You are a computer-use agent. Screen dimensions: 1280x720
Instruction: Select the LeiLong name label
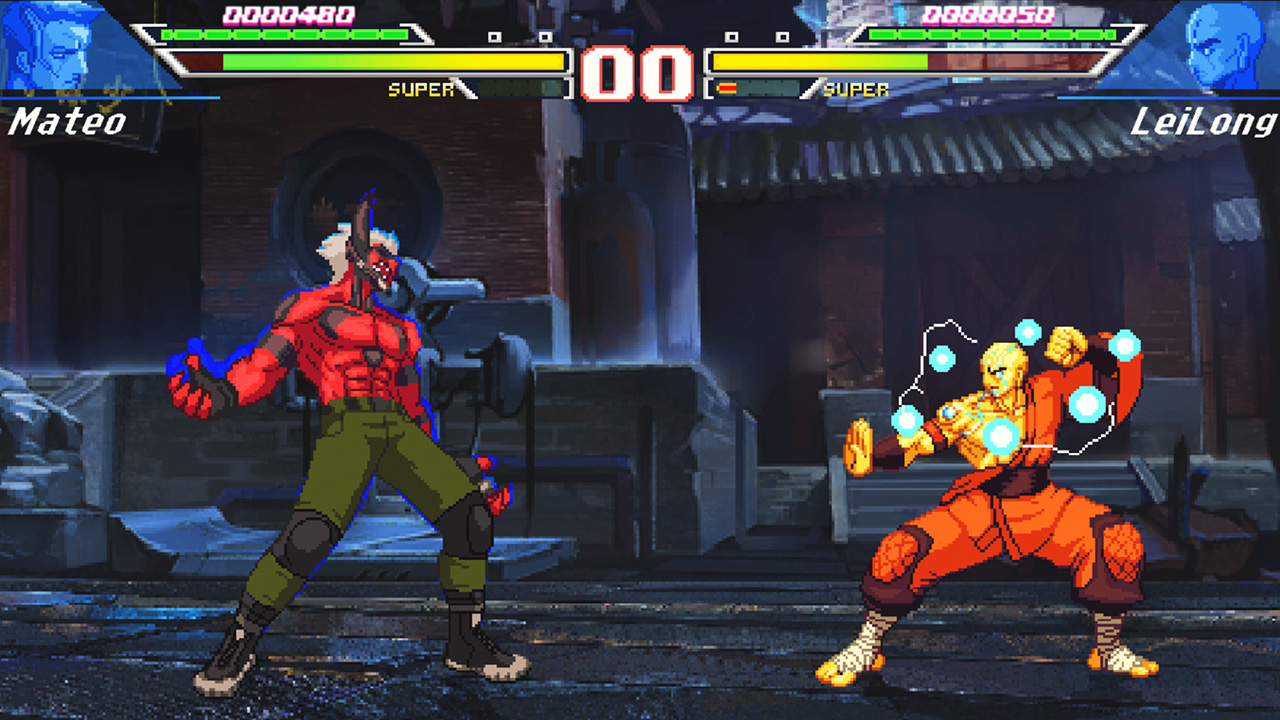point(1207,122)
